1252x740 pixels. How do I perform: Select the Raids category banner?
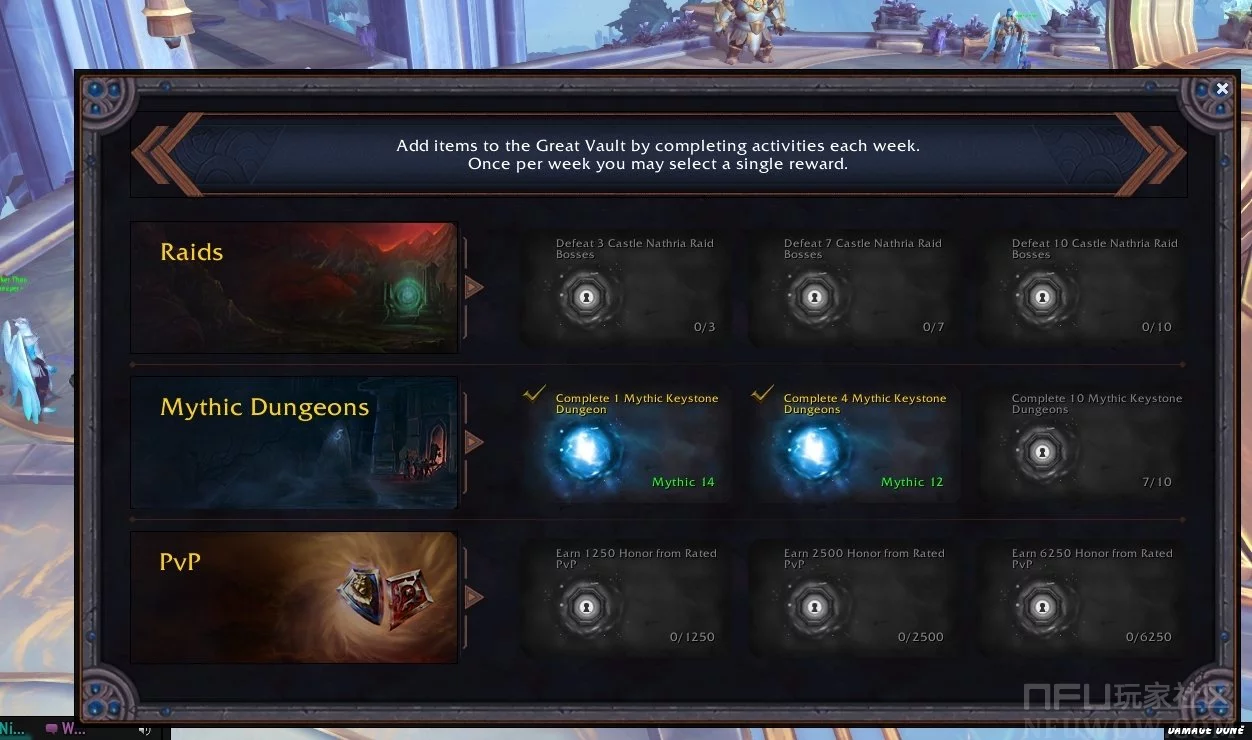pos(294,288)
